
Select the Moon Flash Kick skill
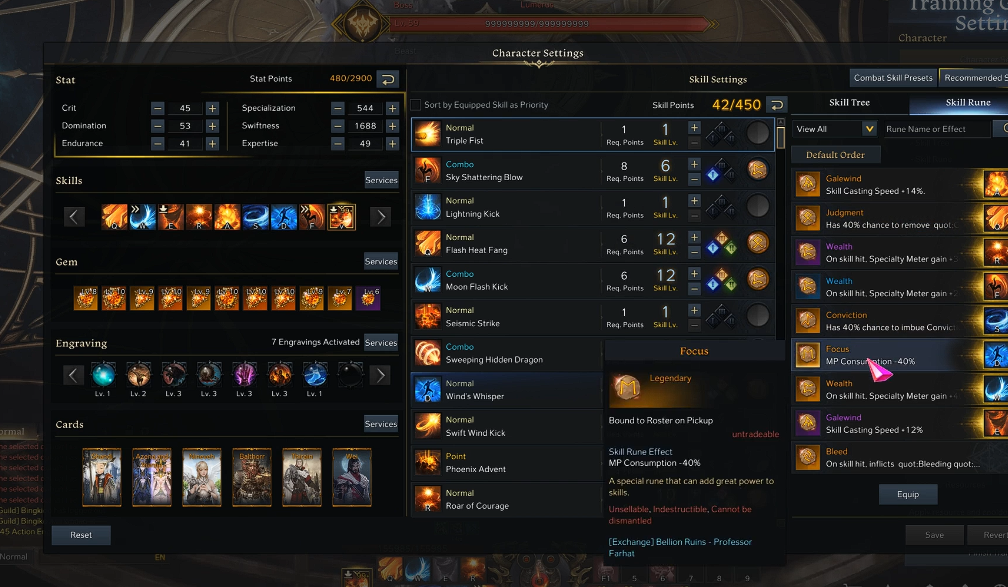click(x=505, y=280)
